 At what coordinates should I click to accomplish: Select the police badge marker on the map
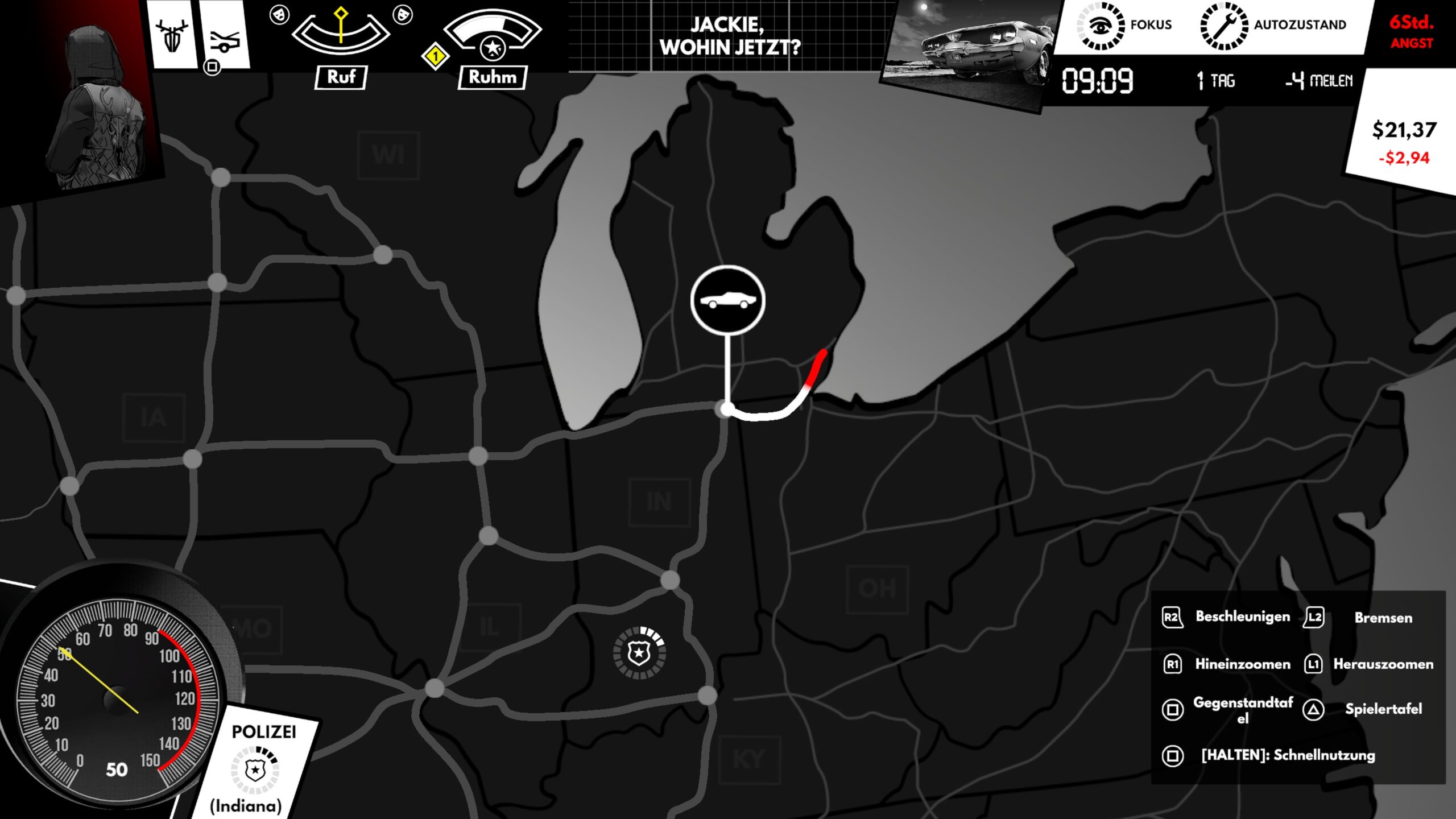pyautogui.click(x=639, y=653)
